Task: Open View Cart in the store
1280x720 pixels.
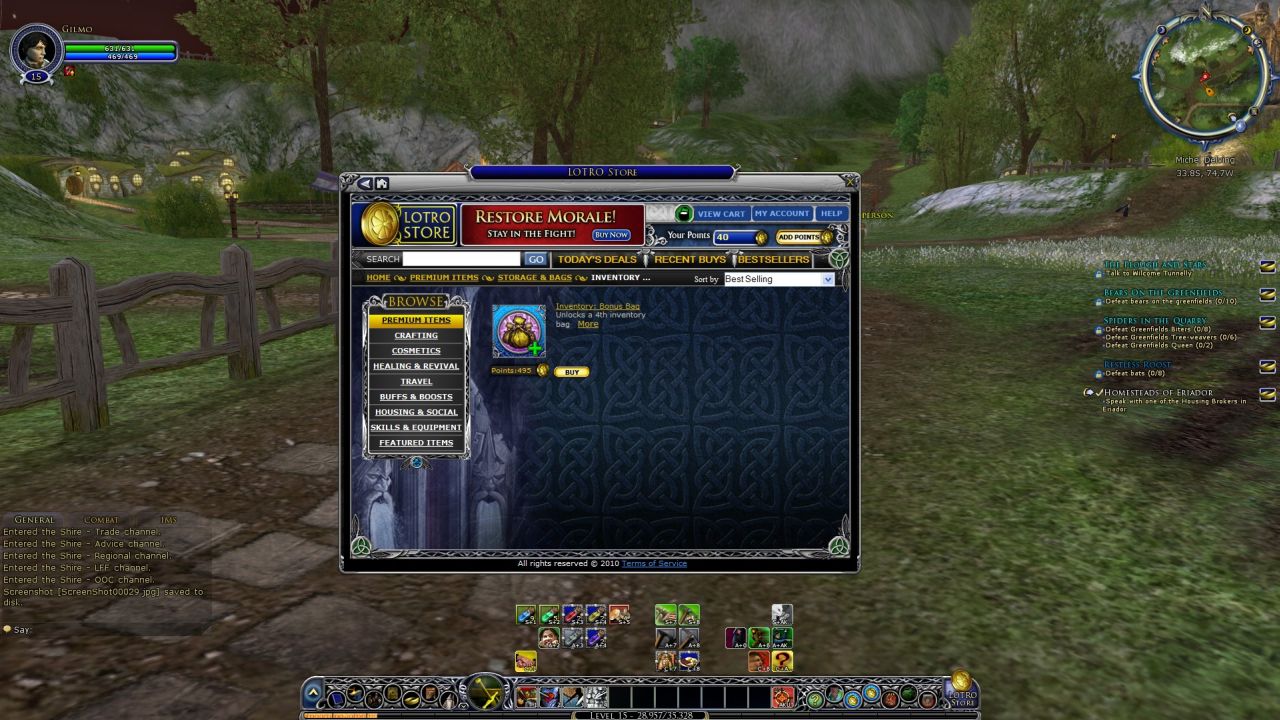Action: (721, 214)
